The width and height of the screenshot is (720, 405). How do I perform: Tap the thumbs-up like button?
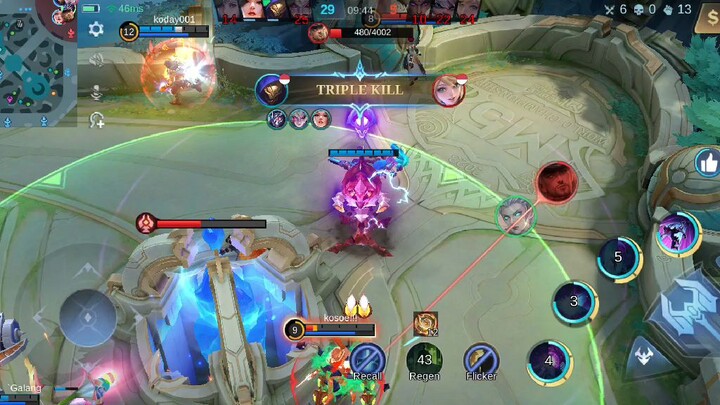click(708, 162)
